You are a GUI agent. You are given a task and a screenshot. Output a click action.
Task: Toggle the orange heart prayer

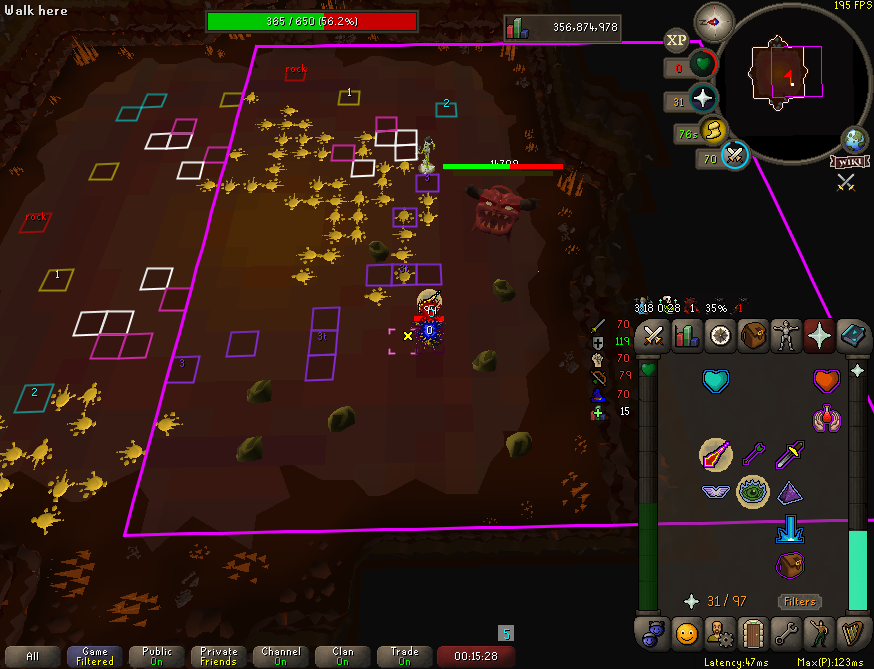point(825,382)
